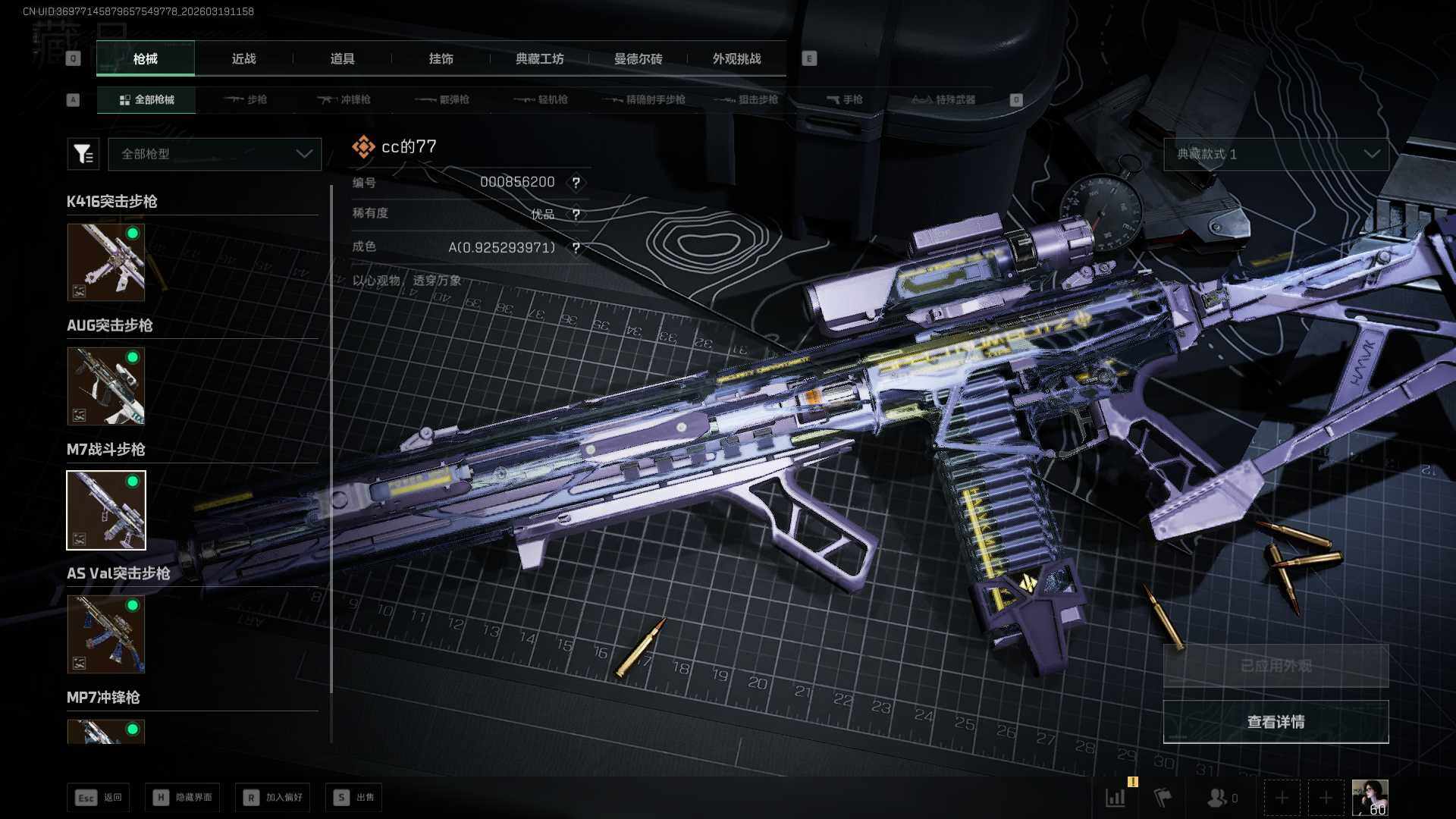Select the AS Val突击步枪 skin thumbnail
The height and width of the screenshot is (819, 1456).
tap(106, 634)
